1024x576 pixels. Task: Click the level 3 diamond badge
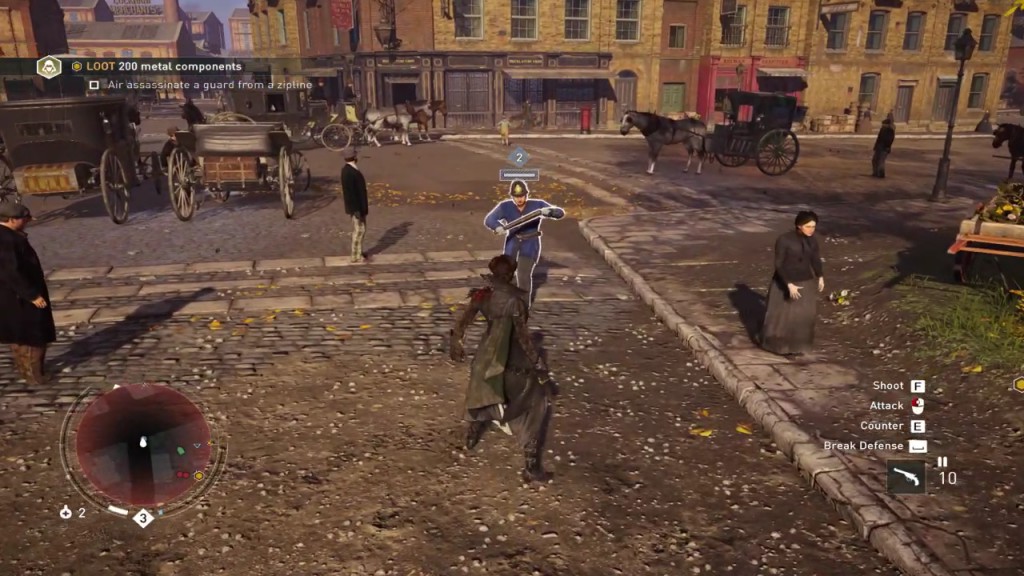coord(143,517)
